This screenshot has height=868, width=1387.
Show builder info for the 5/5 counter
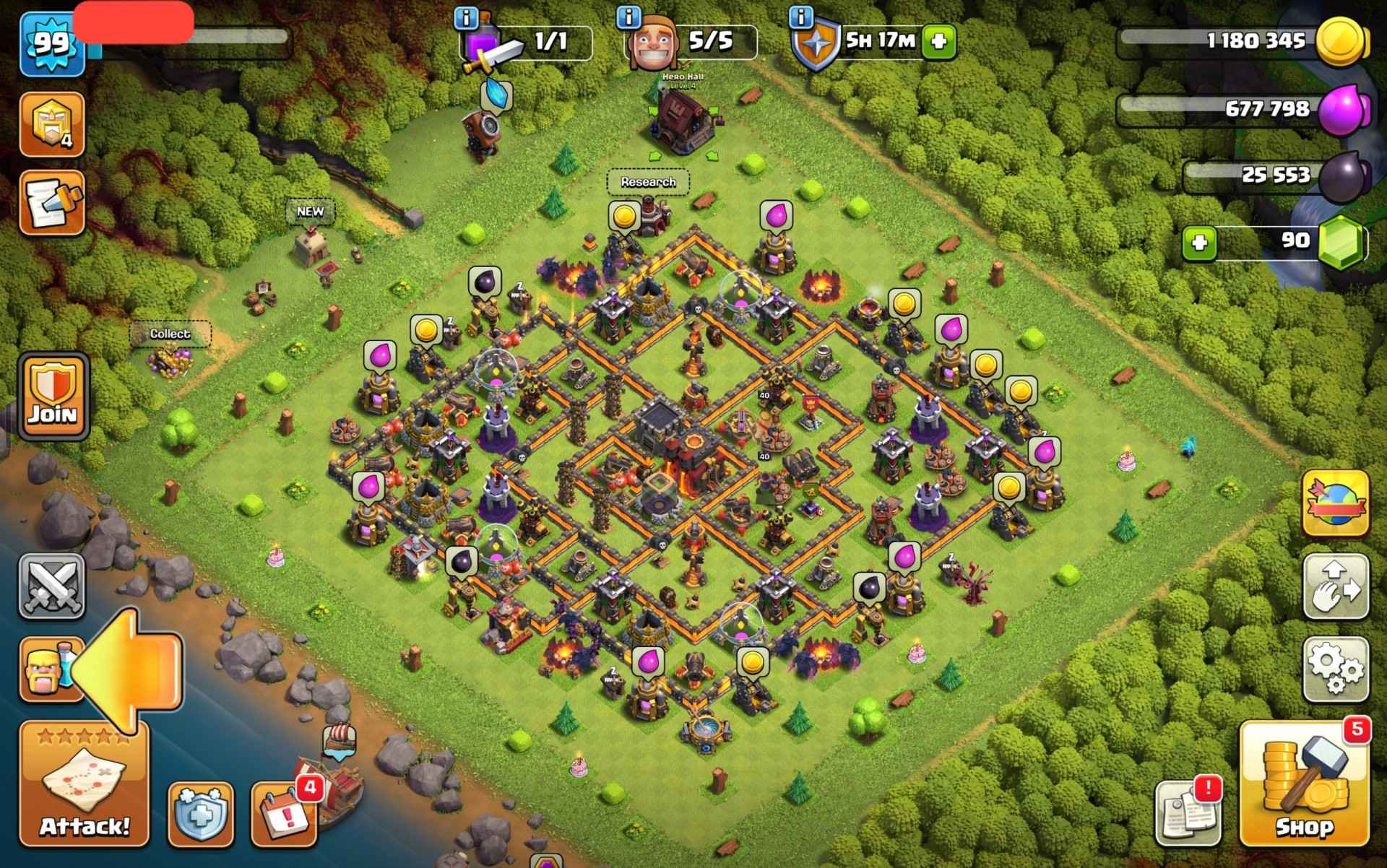pyautogui.click(x=630, y=16)
